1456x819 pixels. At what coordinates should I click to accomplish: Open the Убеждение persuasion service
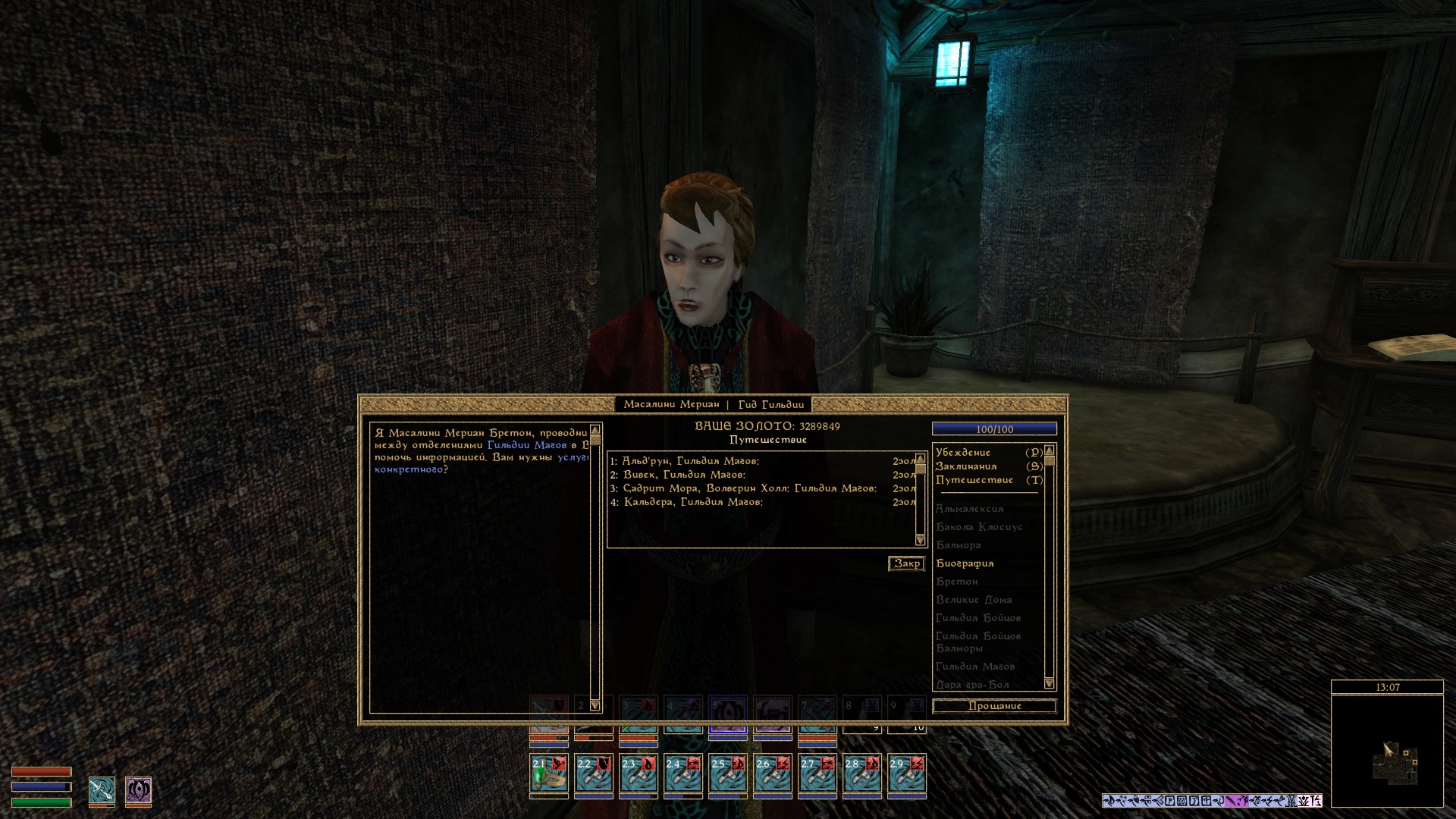point(963,453)
